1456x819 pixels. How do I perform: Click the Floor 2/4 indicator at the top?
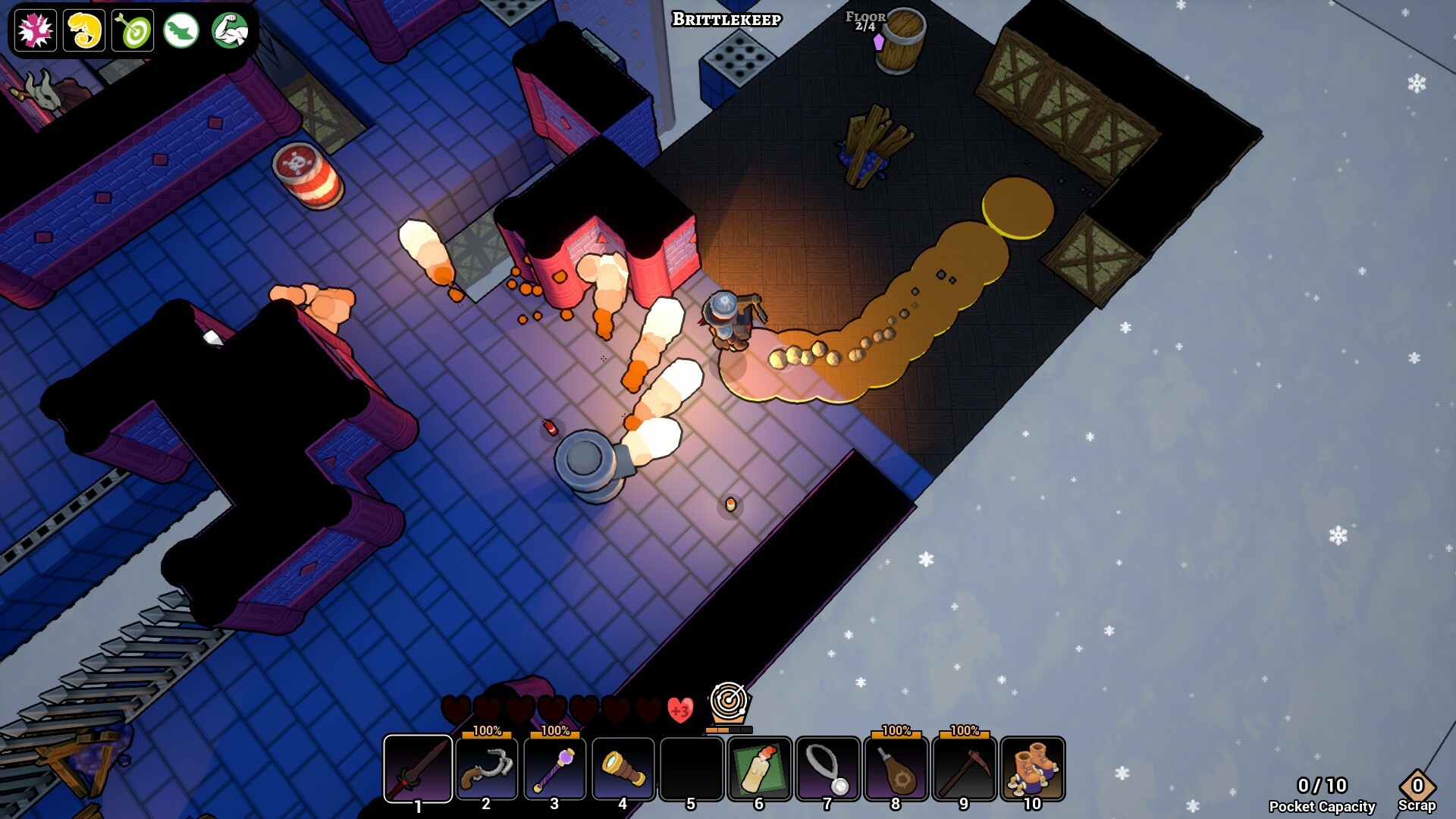pyautogui.click(x=867, y=20)
